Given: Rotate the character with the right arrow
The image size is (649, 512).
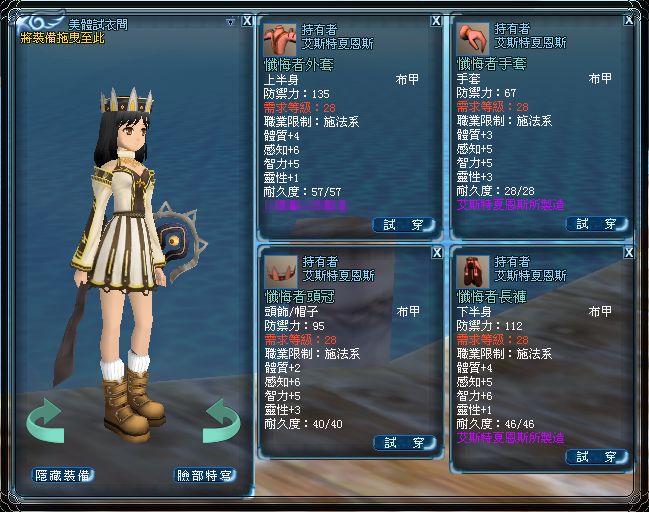Looking at the screenshot, I should tap(220, 420).
